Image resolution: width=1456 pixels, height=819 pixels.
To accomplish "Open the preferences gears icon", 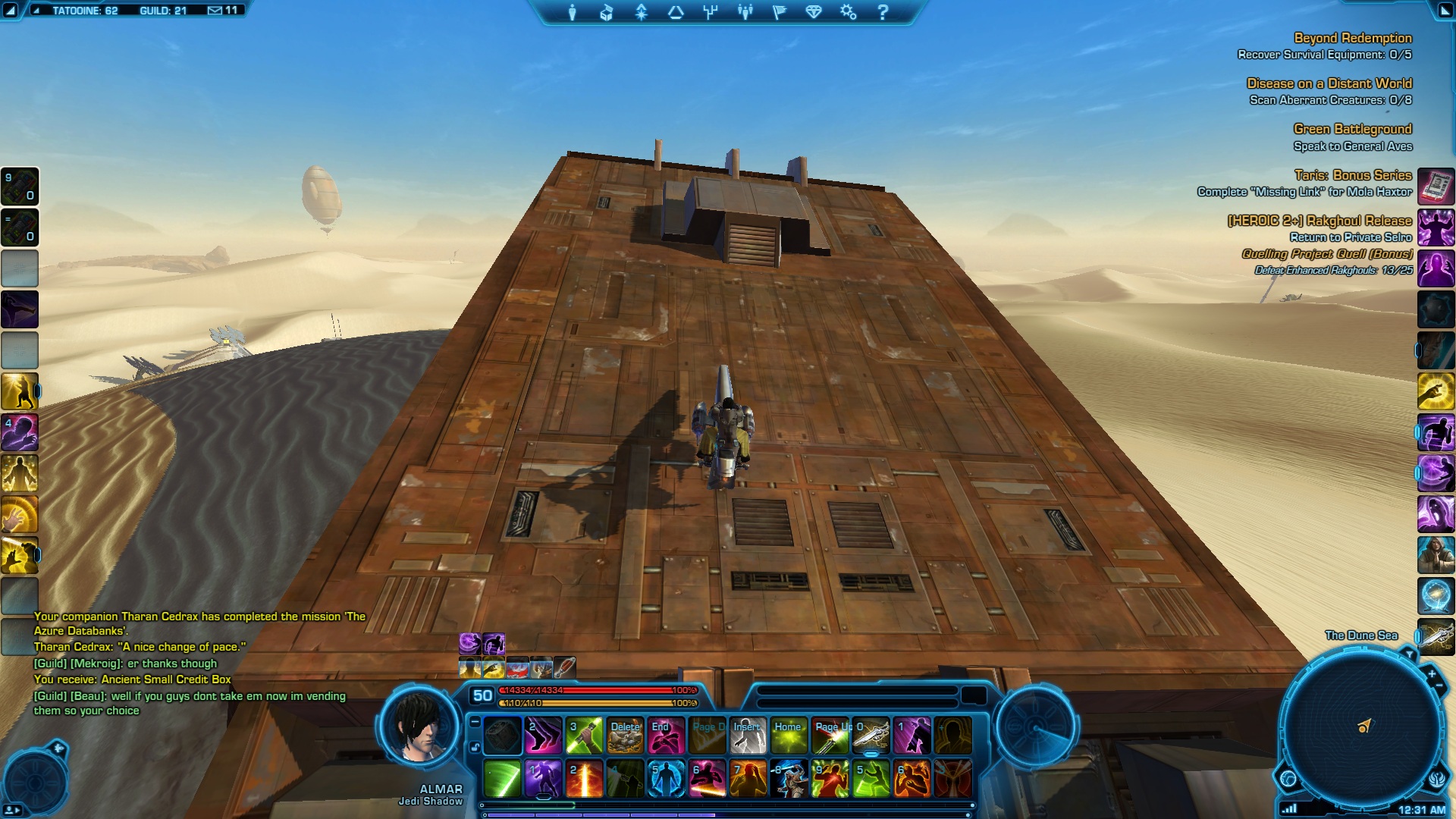I will pos(848,12).
